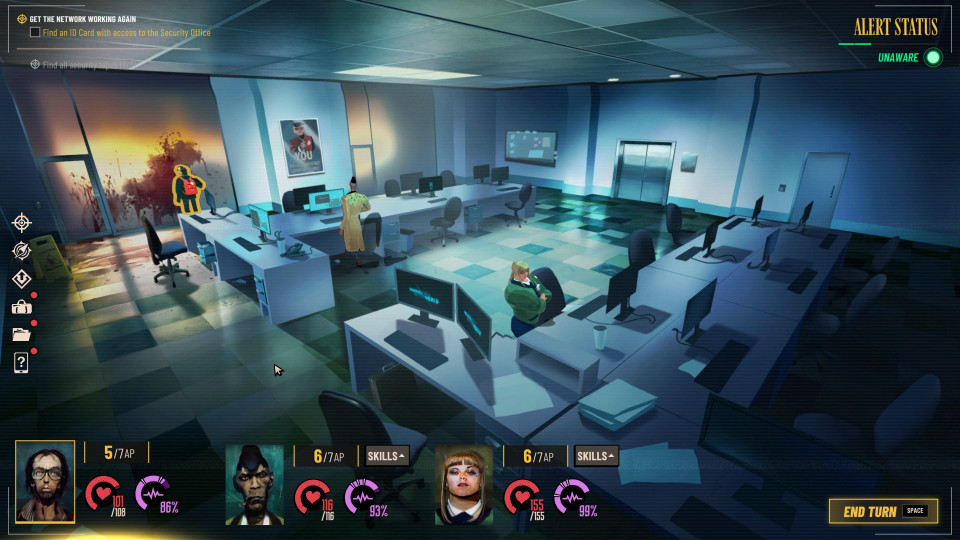Image resolution: width=960 pixels, height=540 pixels.
Task: Click the diamond arrow icon
Action: tap(21, 278)
